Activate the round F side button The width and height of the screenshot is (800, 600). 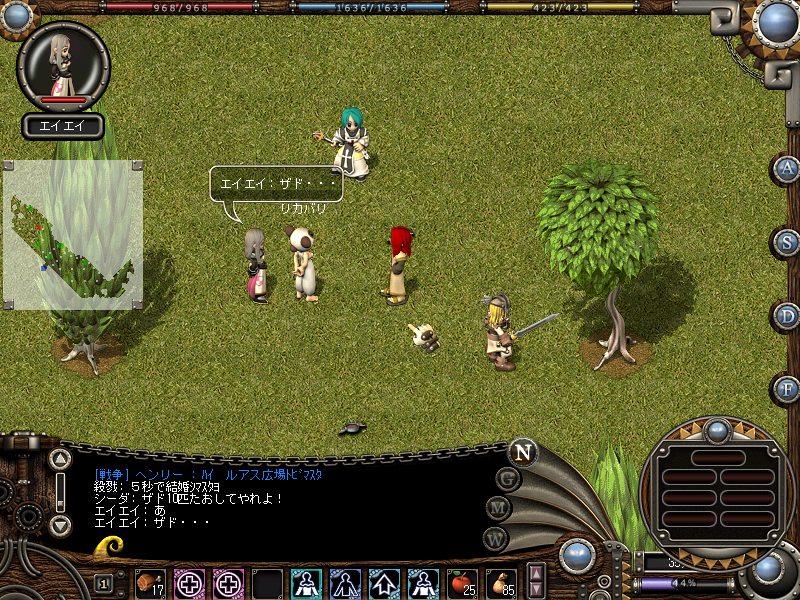coord(788,388)
